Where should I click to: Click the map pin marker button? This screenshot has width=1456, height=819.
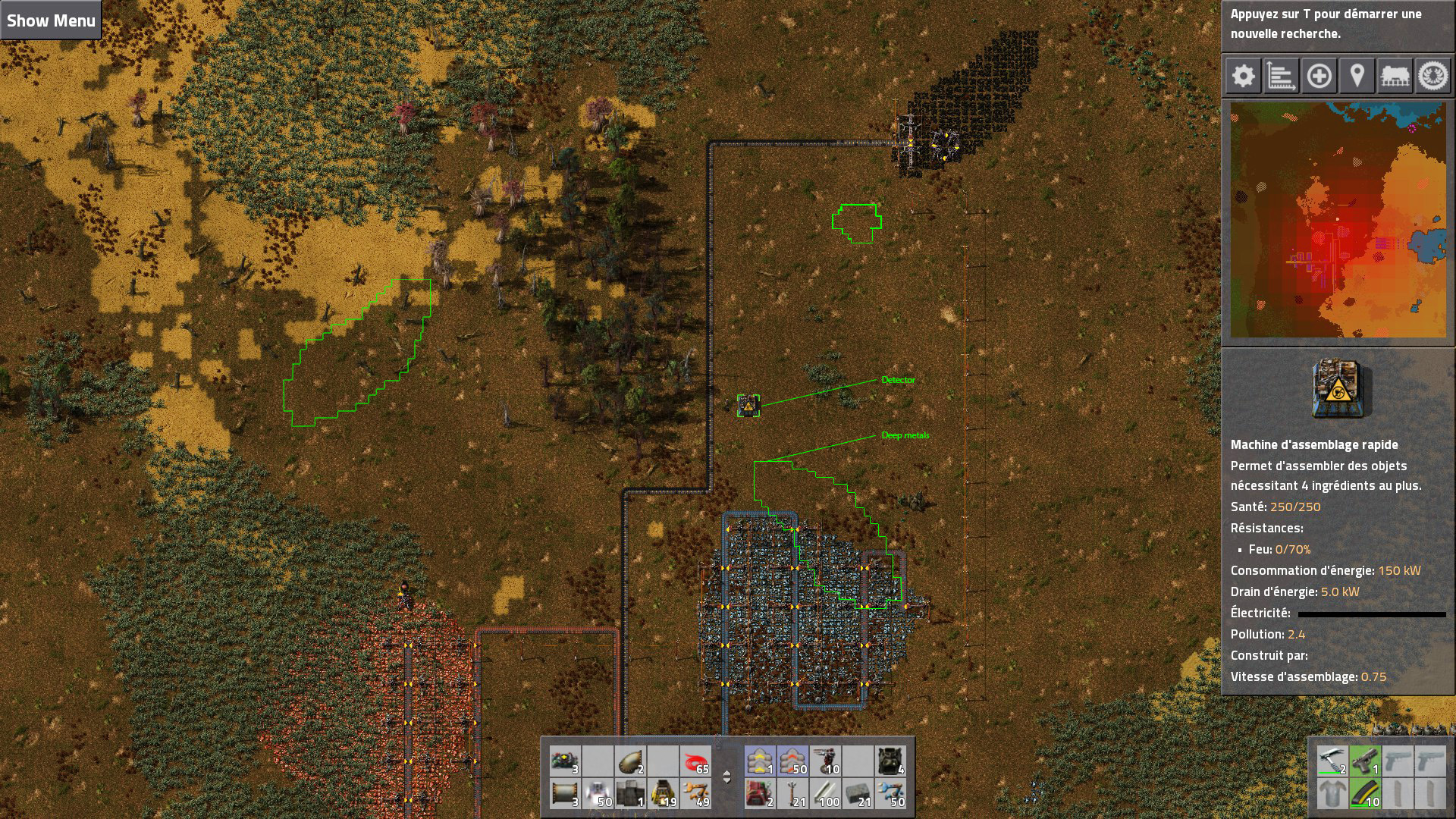1357,76
